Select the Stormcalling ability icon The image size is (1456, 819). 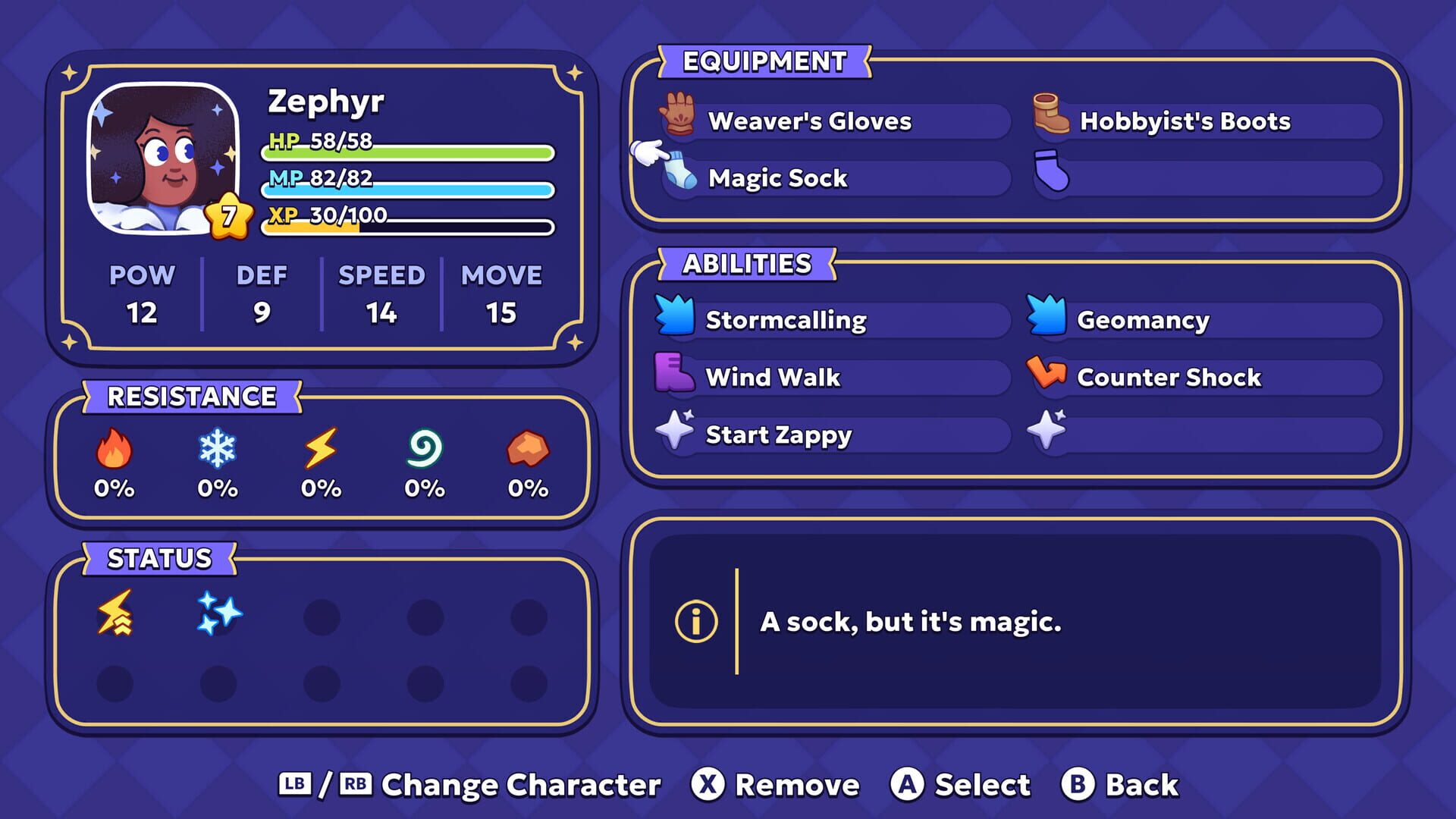(x=674, y=318)
